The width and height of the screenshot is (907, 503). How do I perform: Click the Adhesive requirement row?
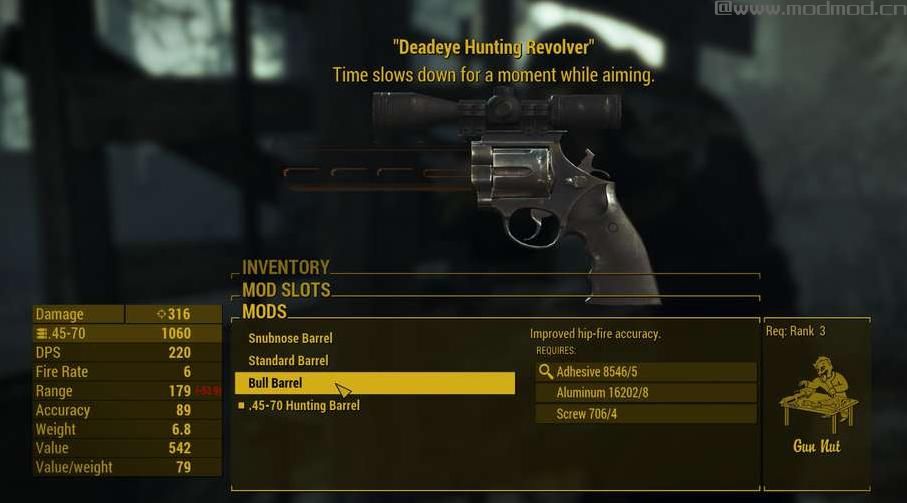[x=646, y=372]
